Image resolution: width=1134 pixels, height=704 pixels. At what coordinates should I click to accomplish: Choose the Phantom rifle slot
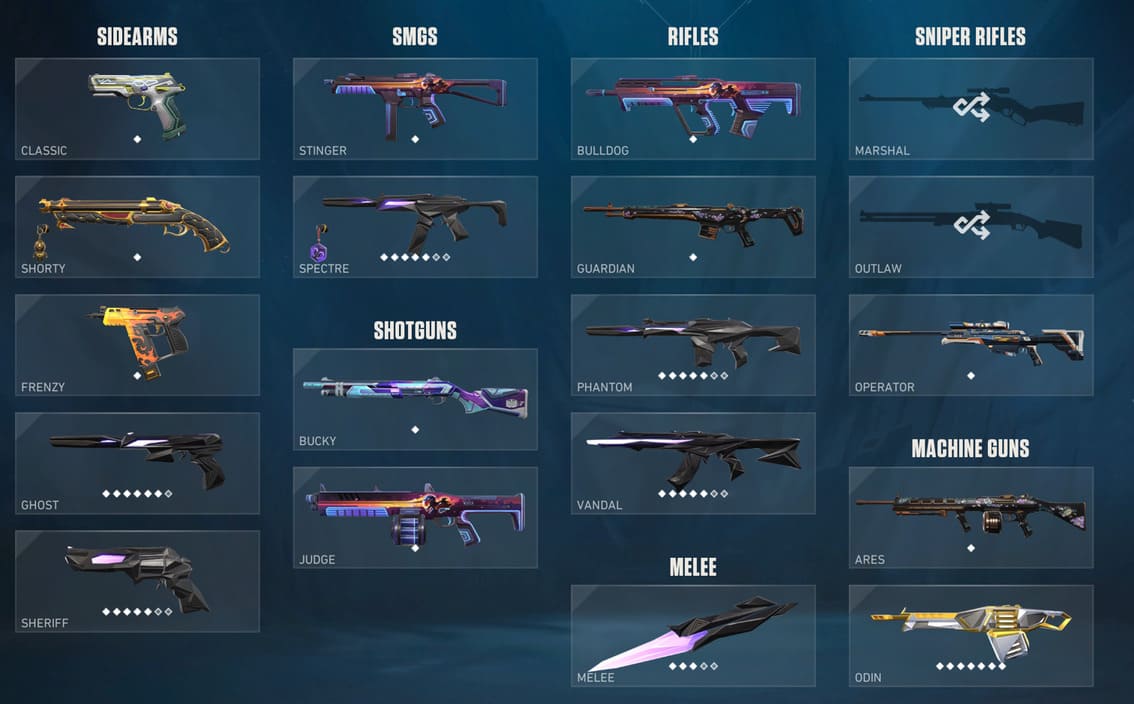coord(693,344)
